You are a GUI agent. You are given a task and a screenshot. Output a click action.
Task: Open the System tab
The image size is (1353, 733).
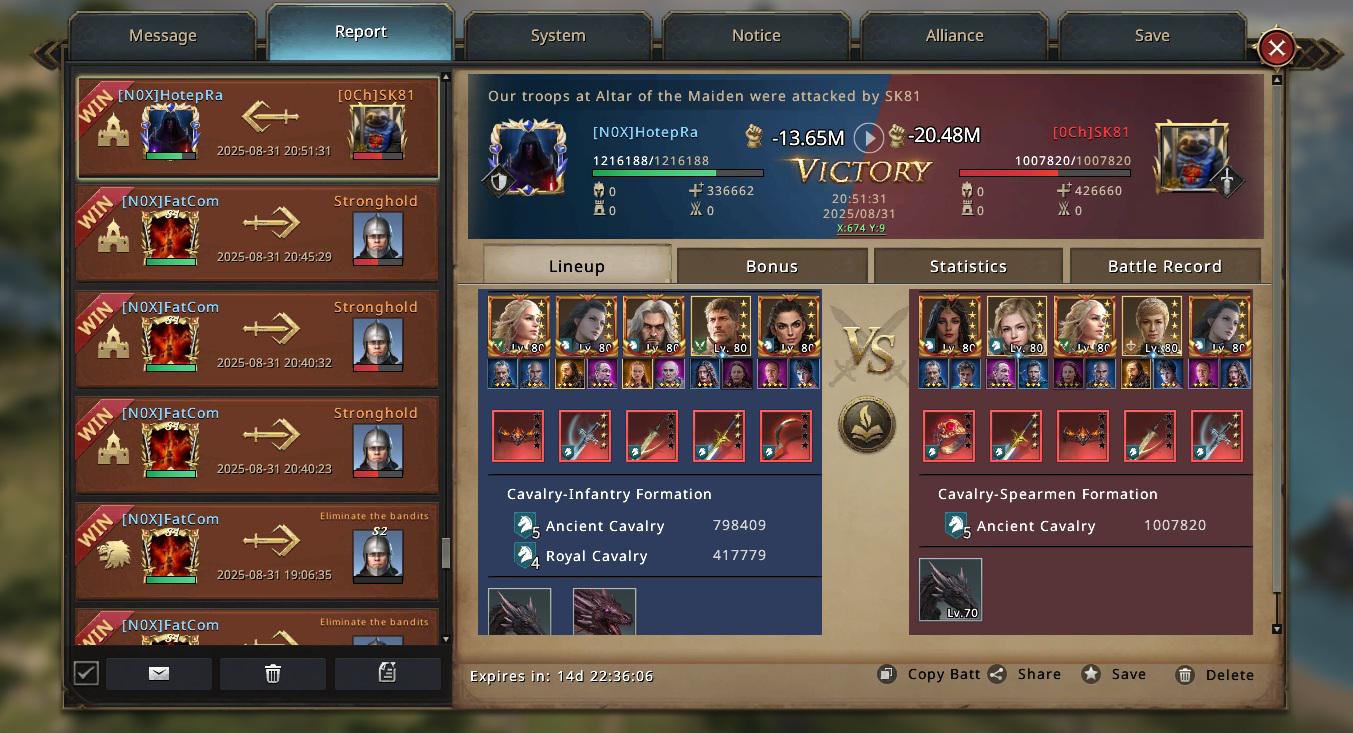(558, 36)
